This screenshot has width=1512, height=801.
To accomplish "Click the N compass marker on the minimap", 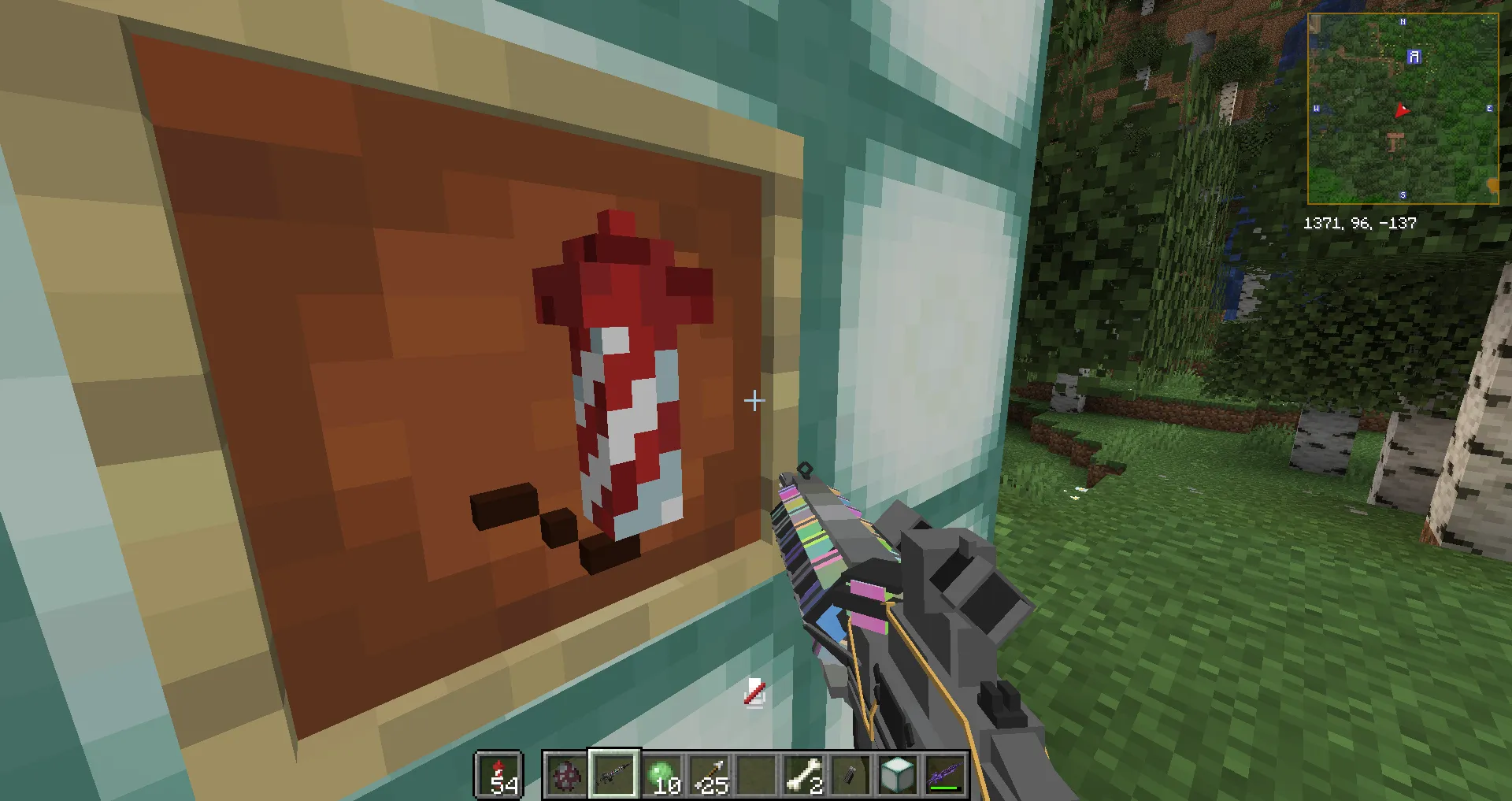I will point(1403,22).
